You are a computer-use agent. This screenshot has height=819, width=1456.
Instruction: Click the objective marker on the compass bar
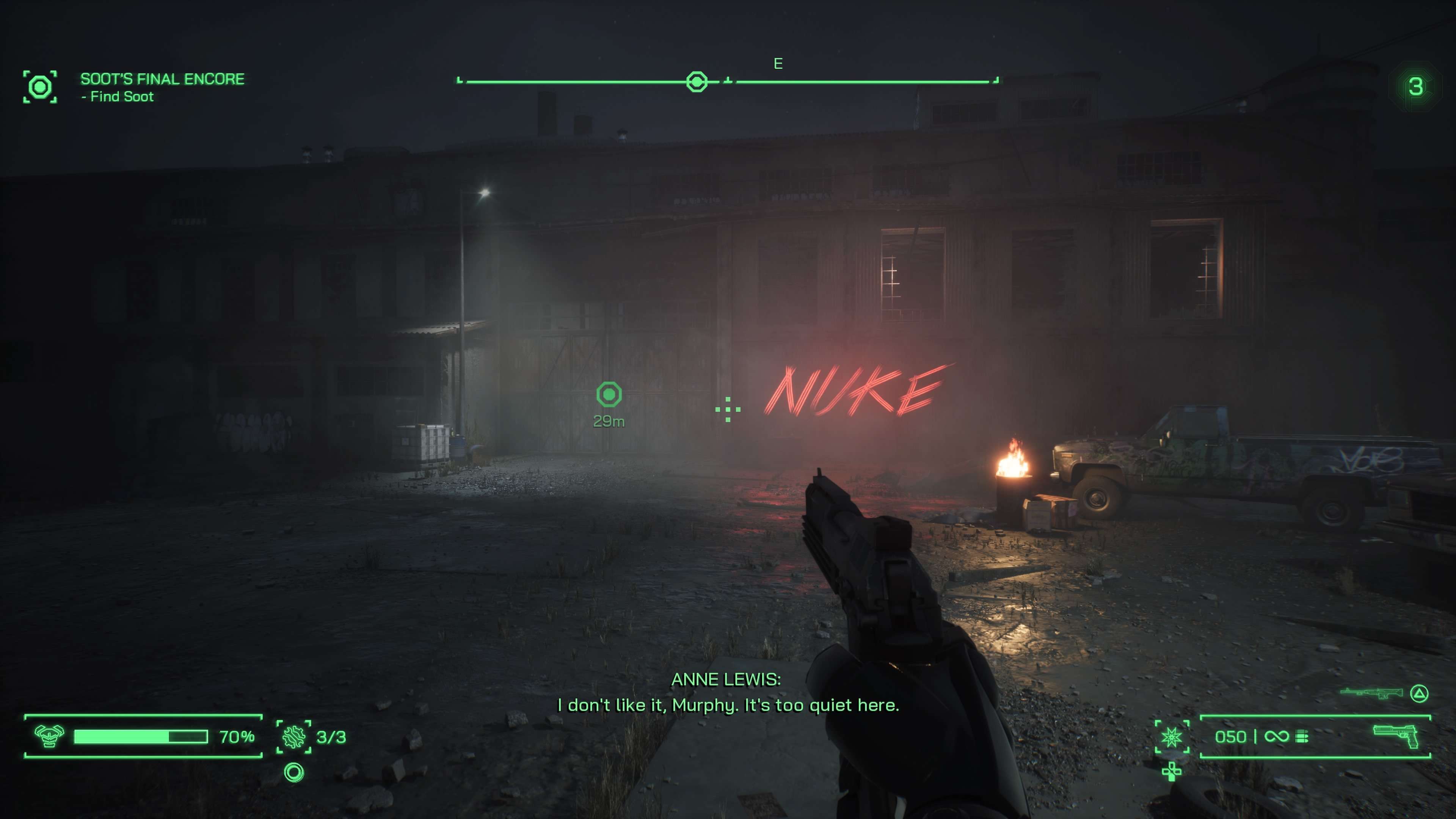pyautogui.click(x=697, y=82)
